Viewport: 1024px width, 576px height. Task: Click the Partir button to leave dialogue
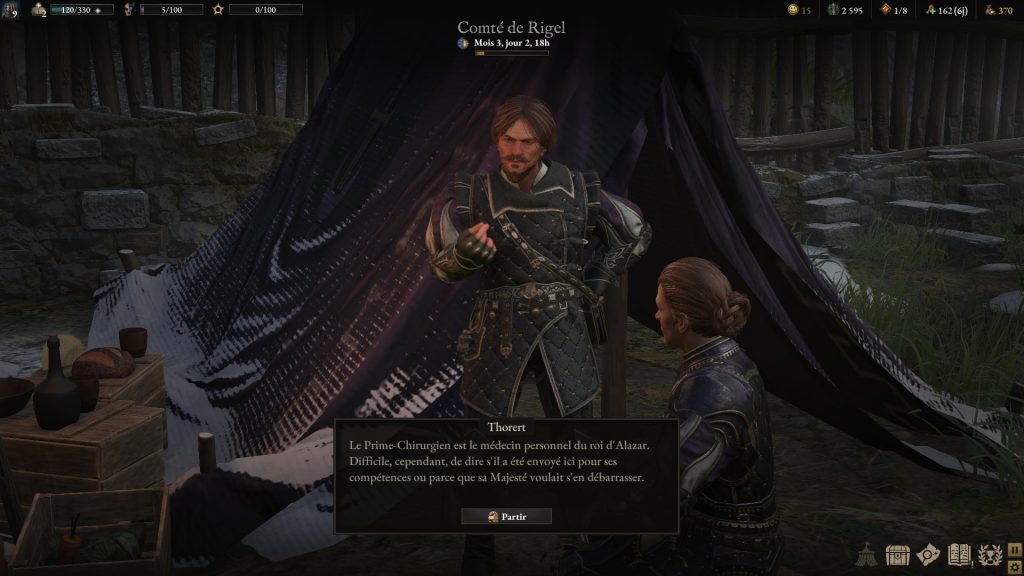(x=506, y=516)
